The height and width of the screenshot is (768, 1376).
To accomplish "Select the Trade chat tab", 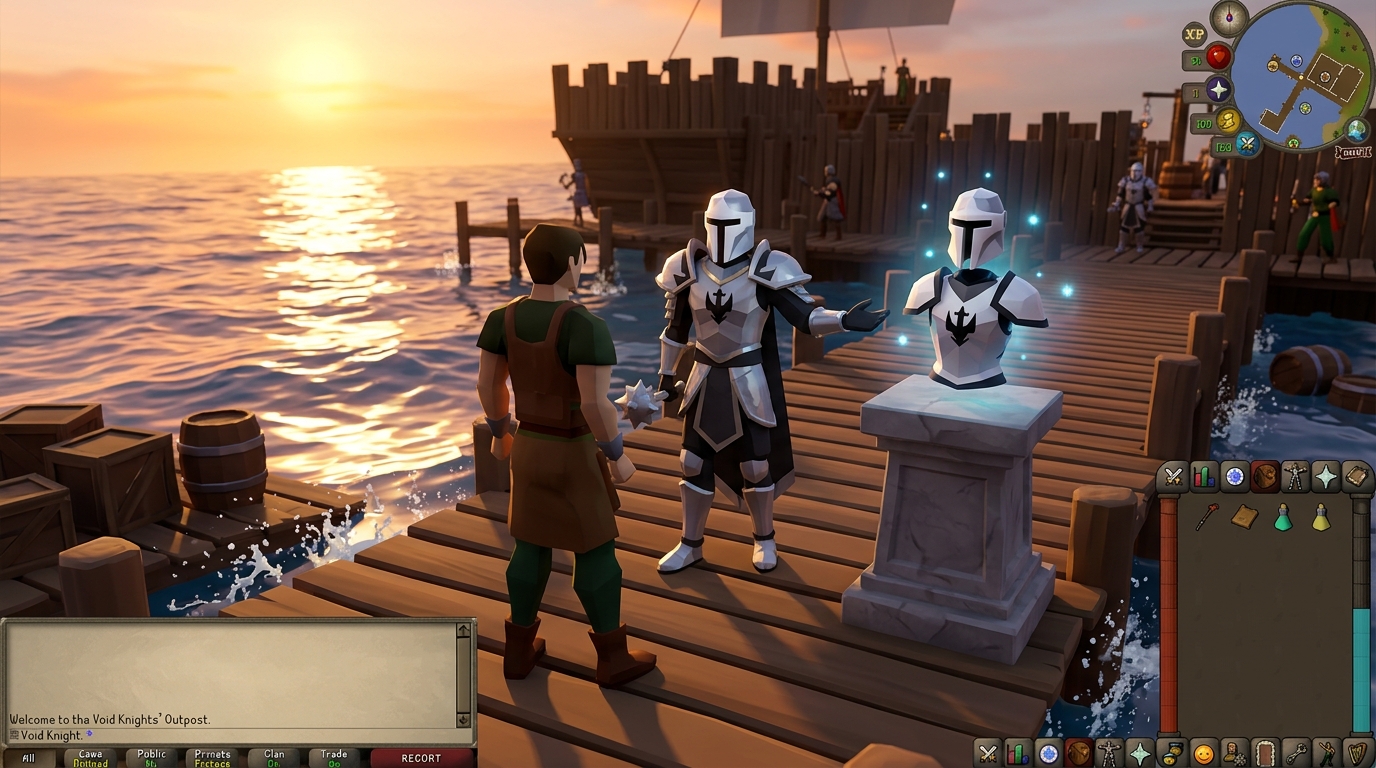I will pos(334,758).
